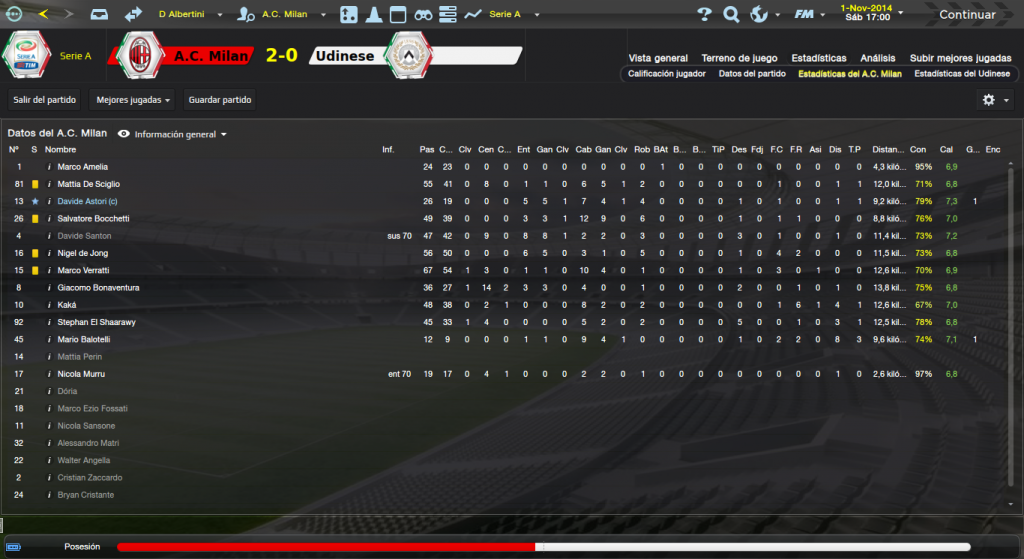View Estadísticas del Udinese
Screen dimensions: 1024x559
pyautogui.click(x=960, y=74)
